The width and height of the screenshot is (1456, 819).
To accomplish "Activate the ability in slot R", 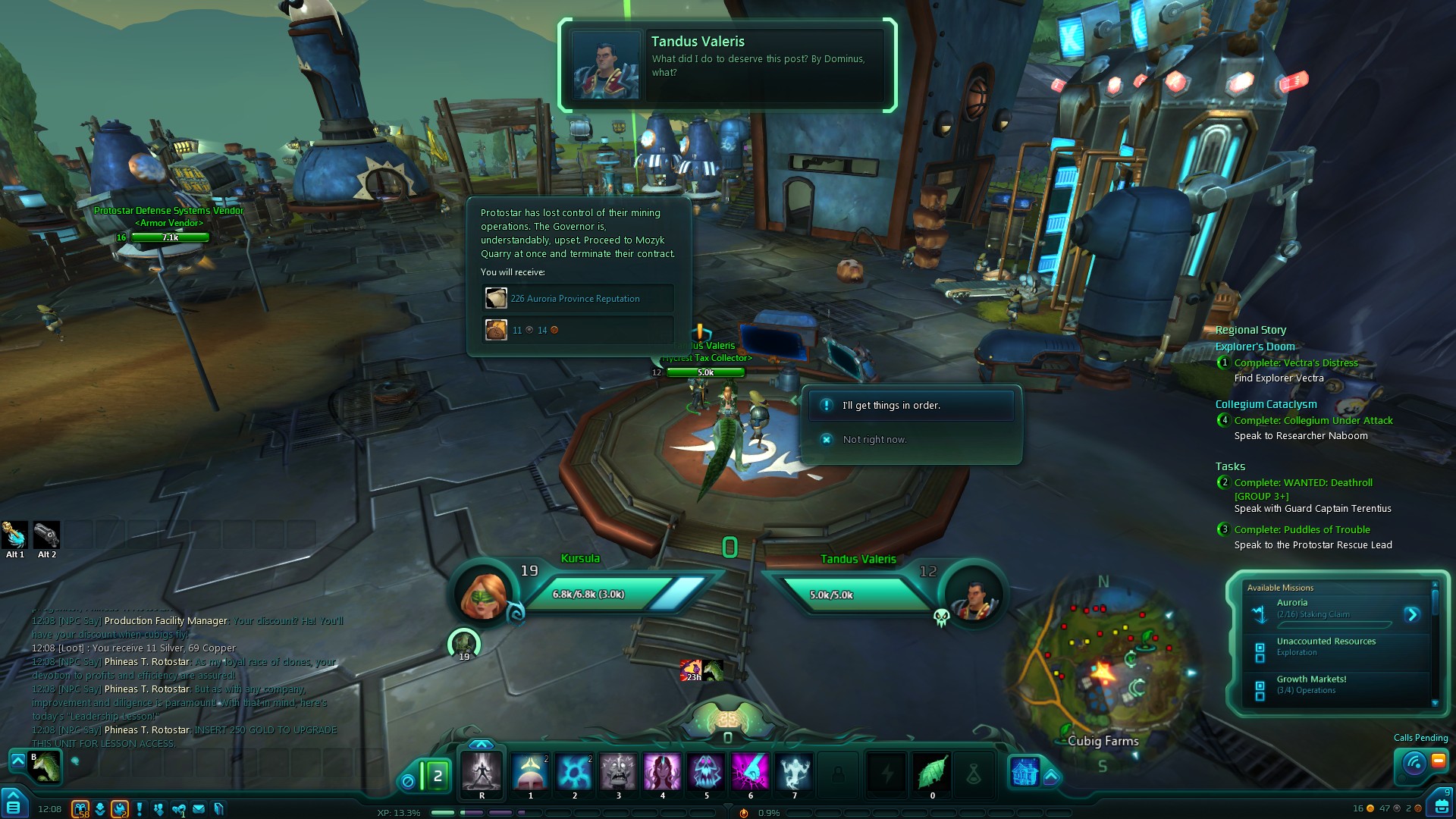I will click(x=482, y=772).
